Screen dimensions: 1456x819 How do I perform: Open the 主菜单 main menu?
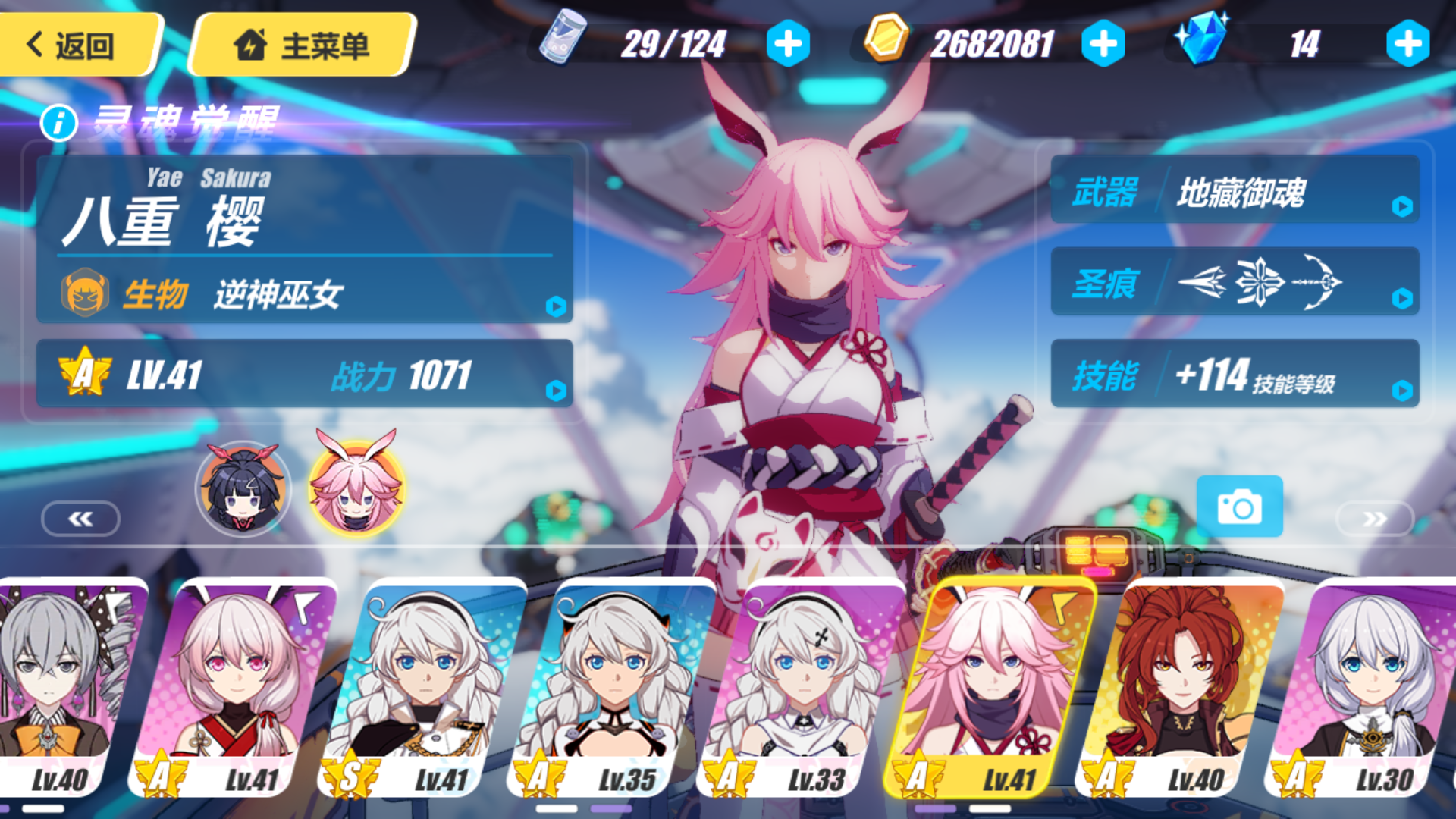(303, 43)
